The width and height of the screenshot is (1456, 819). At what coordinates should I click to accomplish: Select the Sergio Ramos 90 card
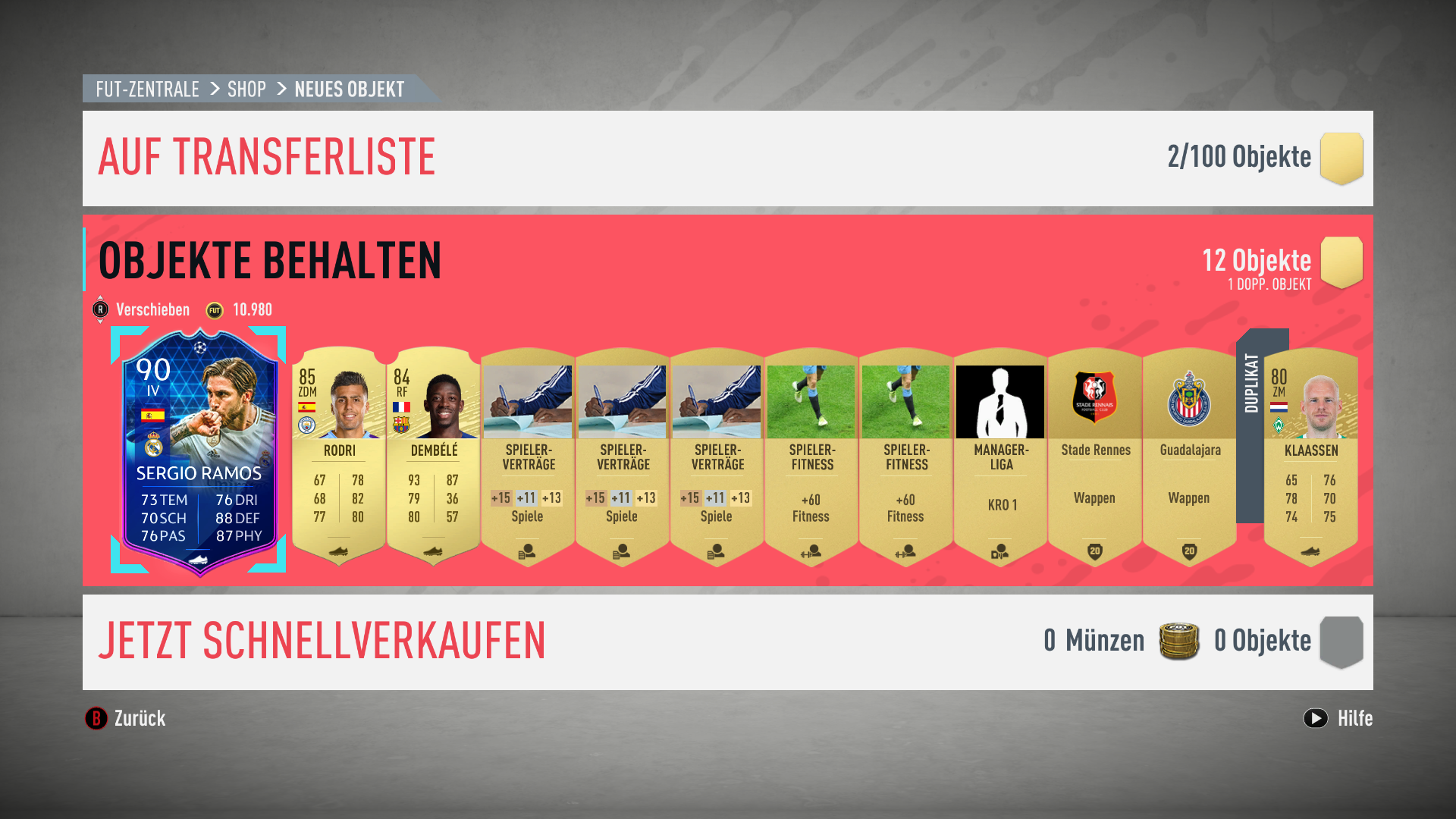pos(199,451)
